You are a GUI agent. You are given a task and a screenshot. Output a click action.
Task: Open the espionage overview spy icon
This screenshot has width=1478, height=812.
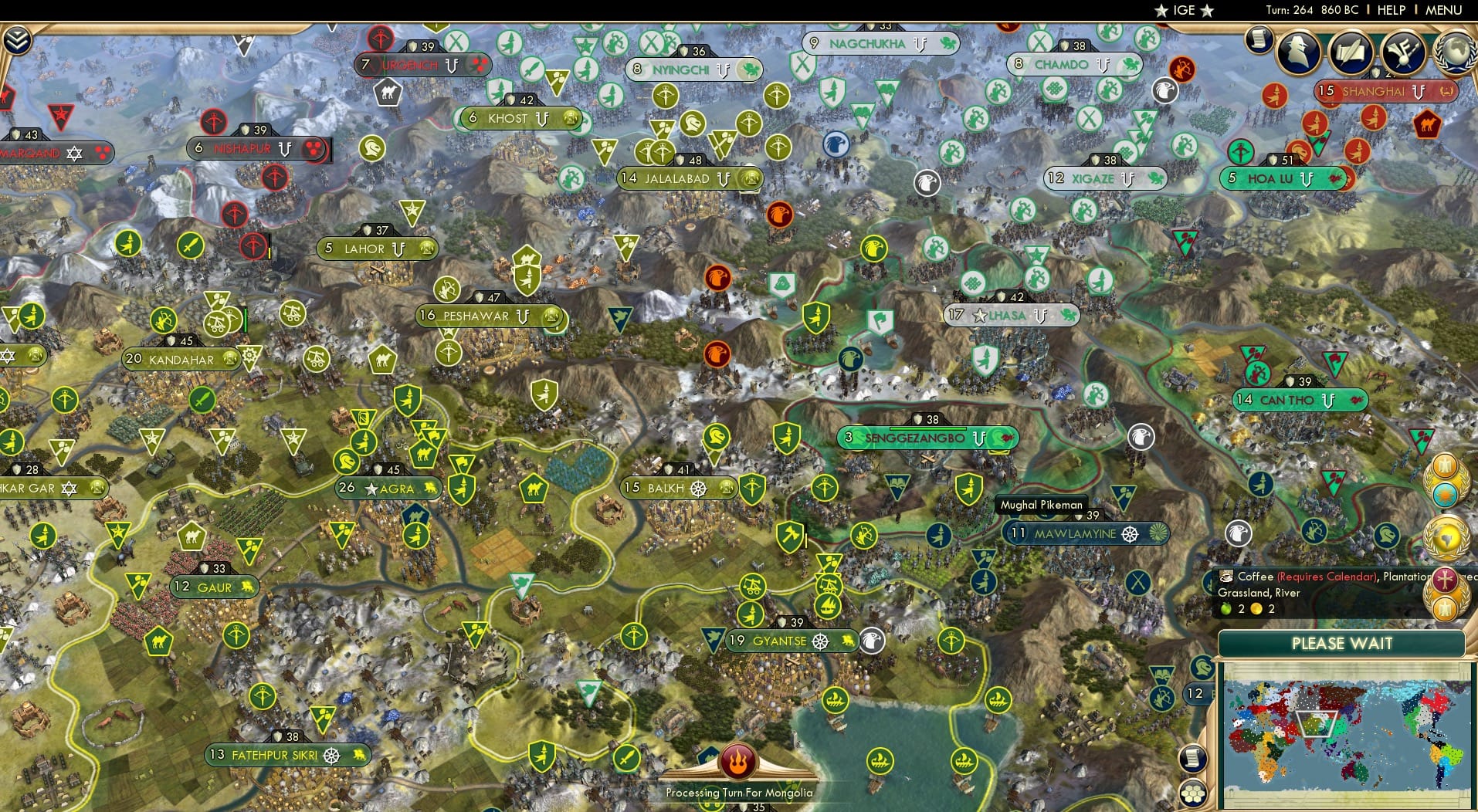tap(1298, 52)
